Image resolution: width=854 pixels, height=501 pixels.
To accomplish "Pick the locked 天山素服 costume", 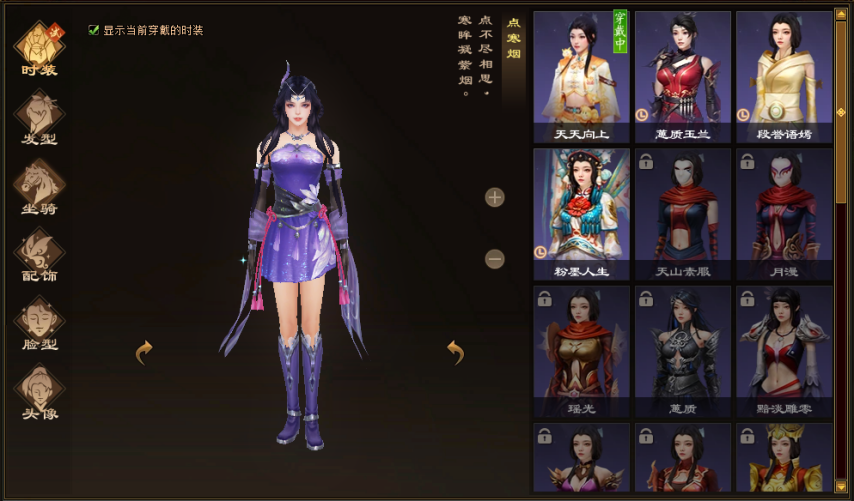I will tap(683, 214).
